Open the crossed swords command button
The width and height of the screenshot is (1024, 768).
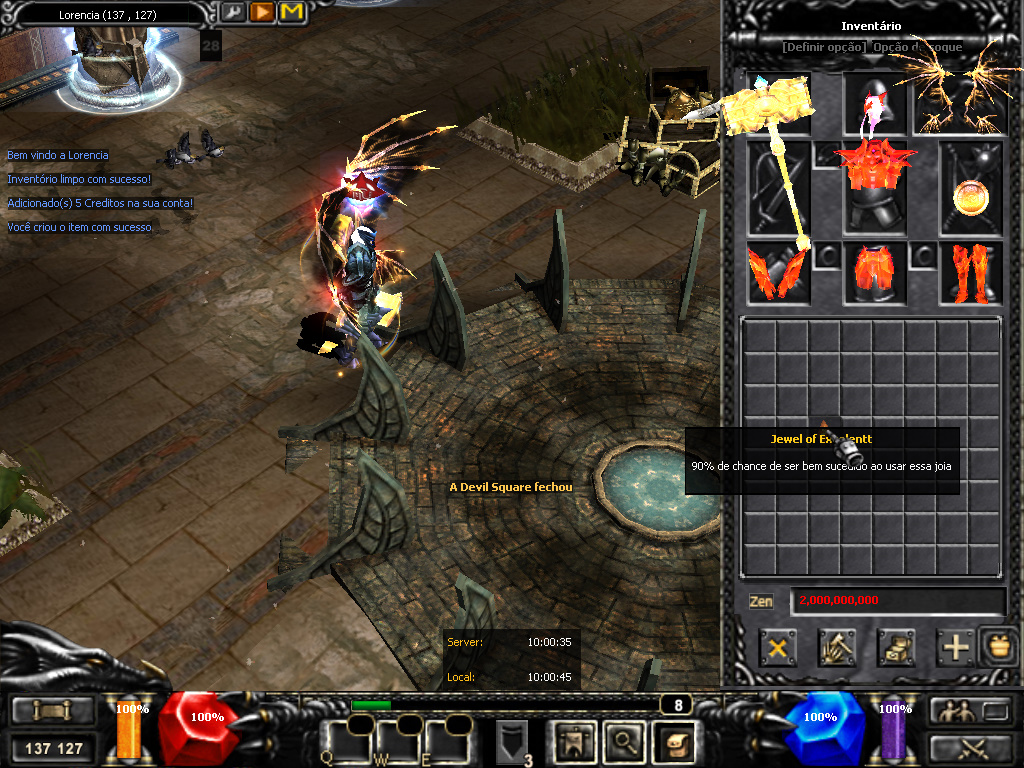tap(968, 747)
